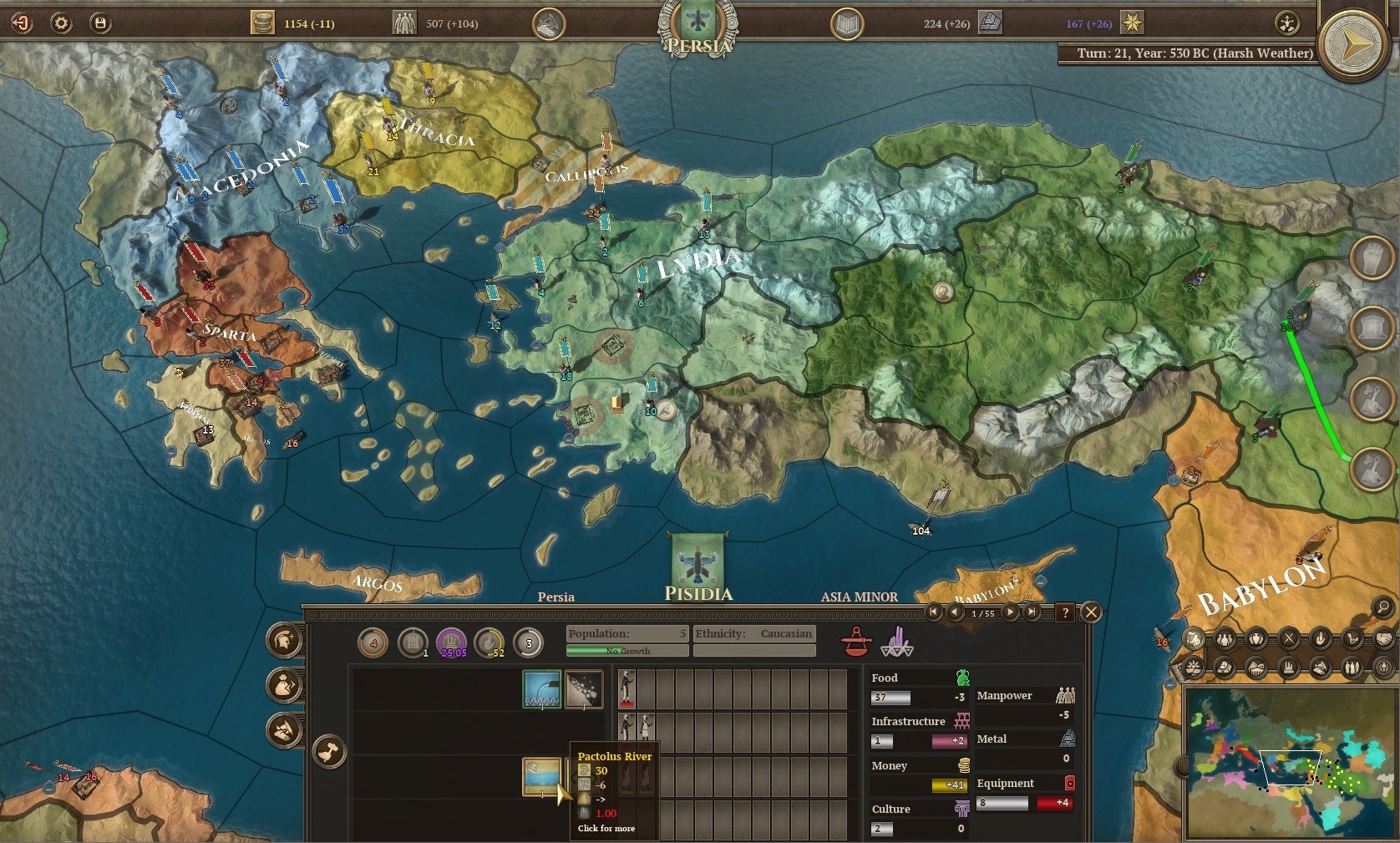
Task: Open help with the question mark button
Action: [x=1065, y=612]
